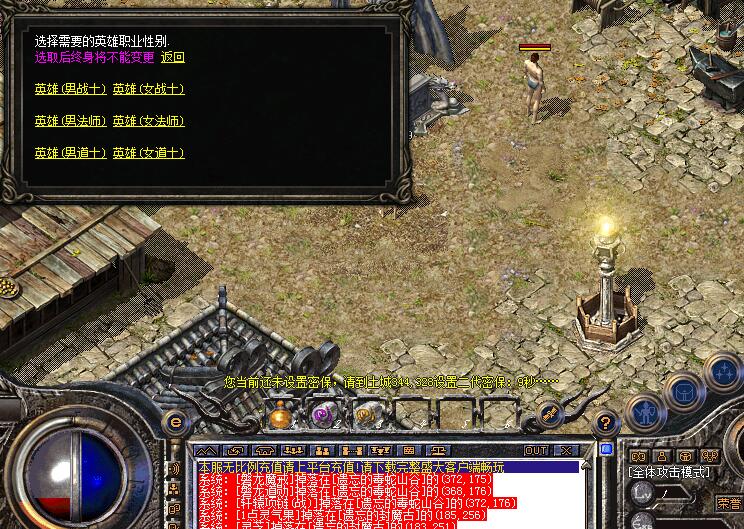Use the purple scroll in the belt
744x529 pixels.
[322, 414]
